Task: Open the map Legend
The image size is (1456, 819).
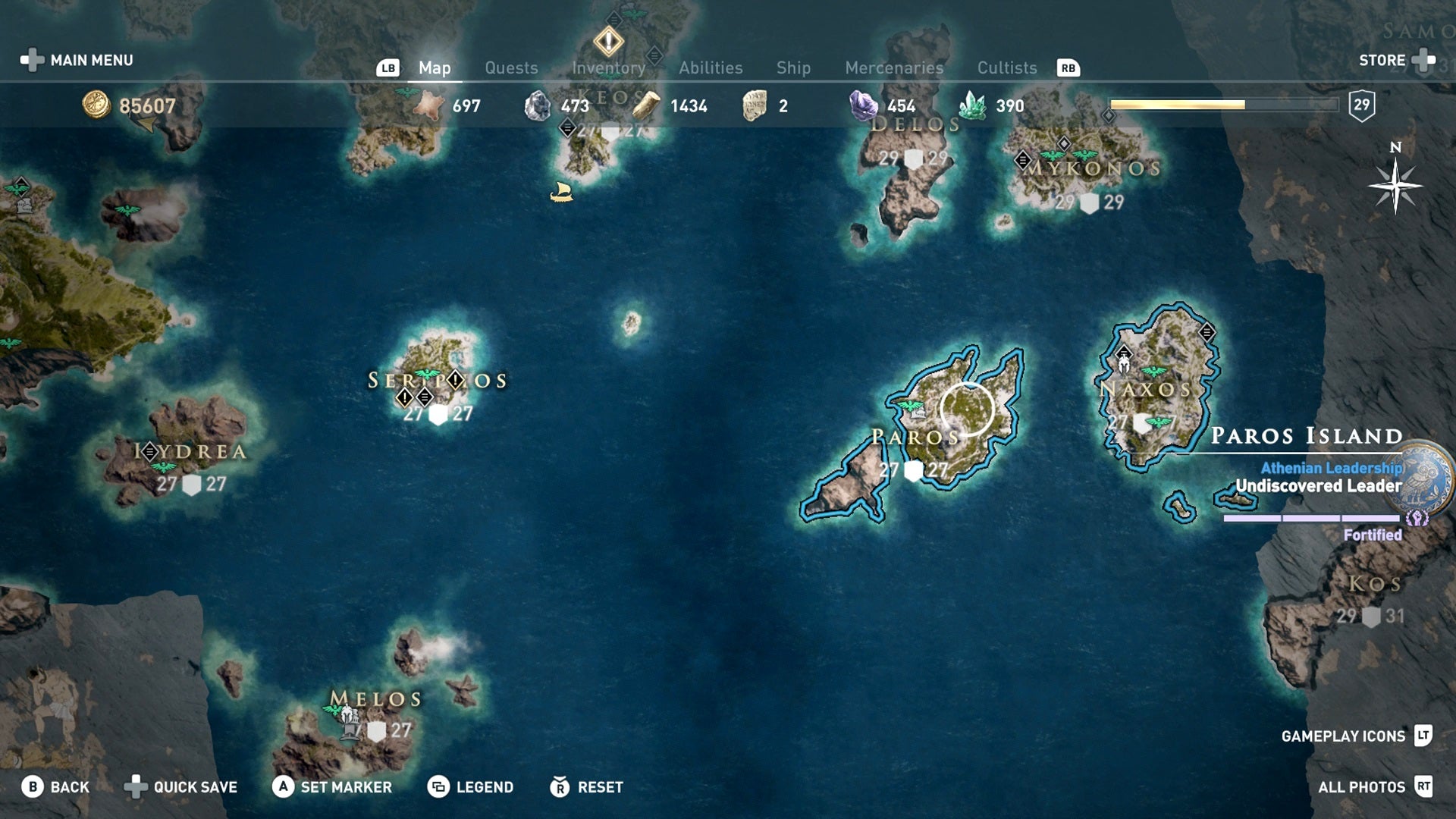Action: [x=484, y=787]
